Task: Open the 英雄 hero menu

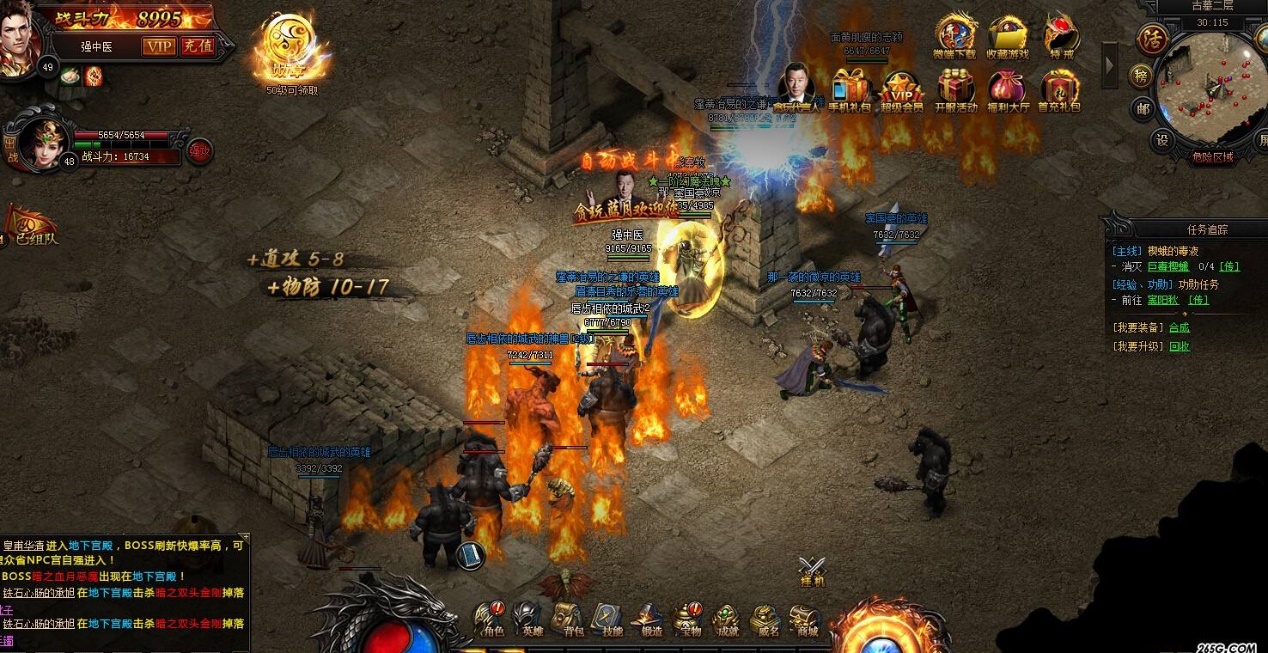Action: [x=528, y=617]
